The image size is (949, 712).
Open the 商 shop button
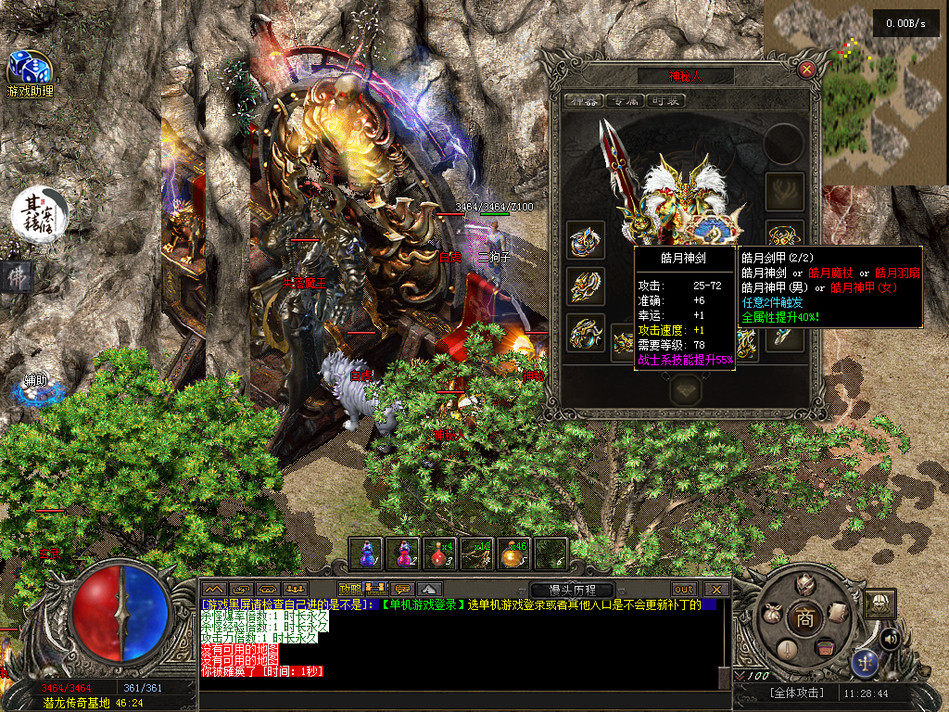pyautogui.click(x=803, y=617)
